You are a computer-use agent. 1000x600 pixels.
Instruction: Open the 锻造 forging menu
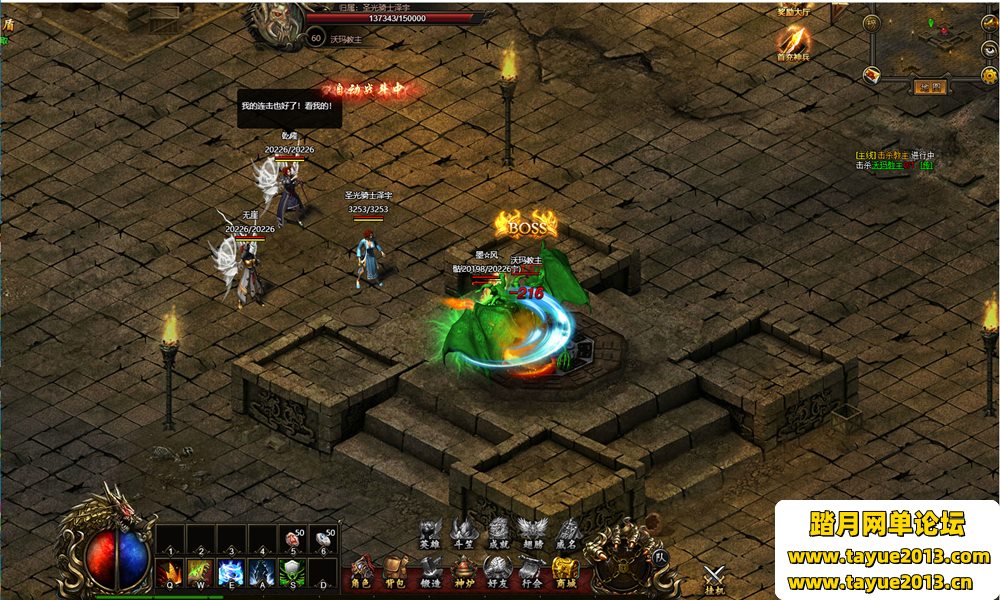click(430, 574)
